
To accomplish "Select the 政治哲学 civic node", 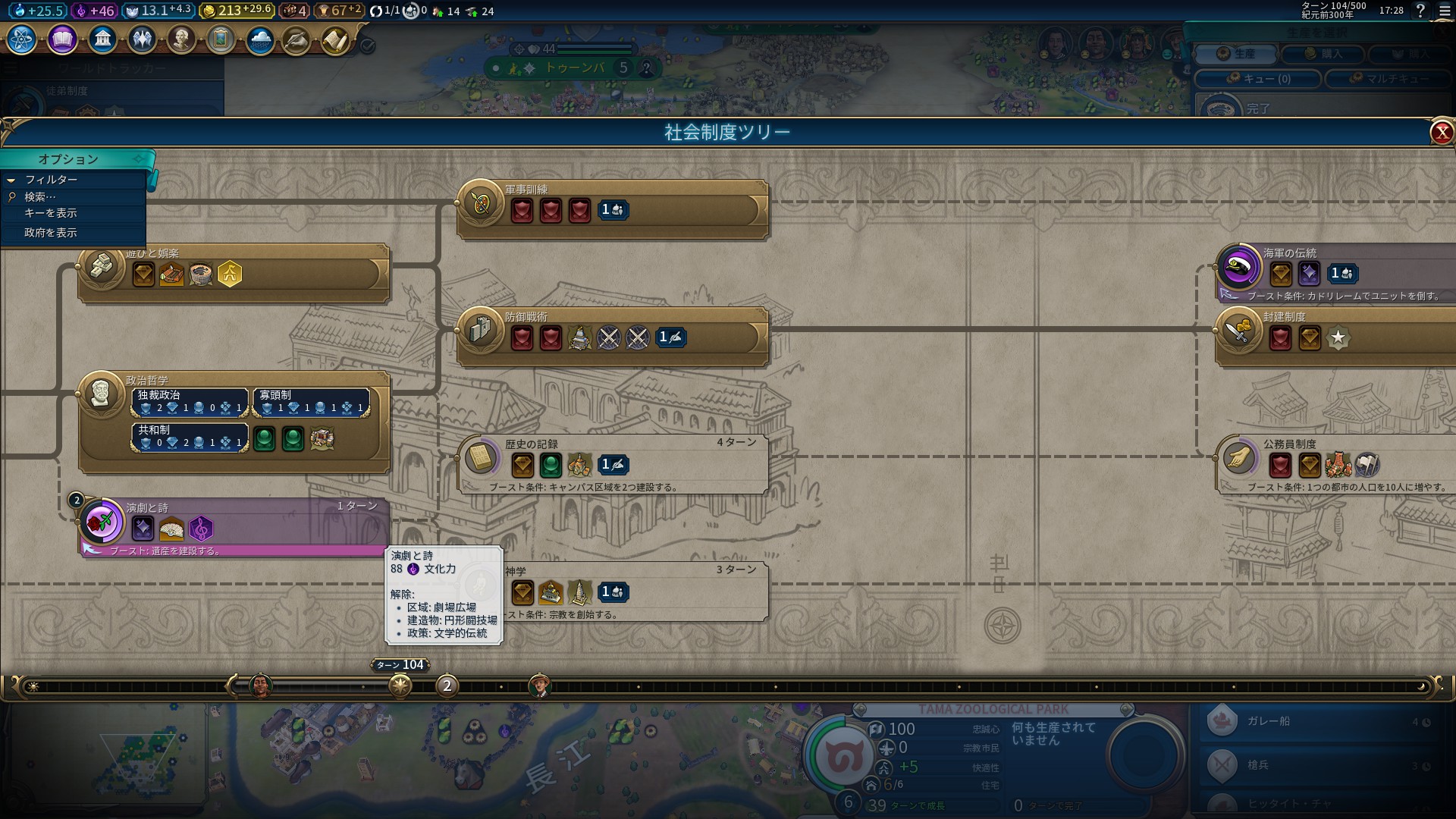I will (101, 394).
